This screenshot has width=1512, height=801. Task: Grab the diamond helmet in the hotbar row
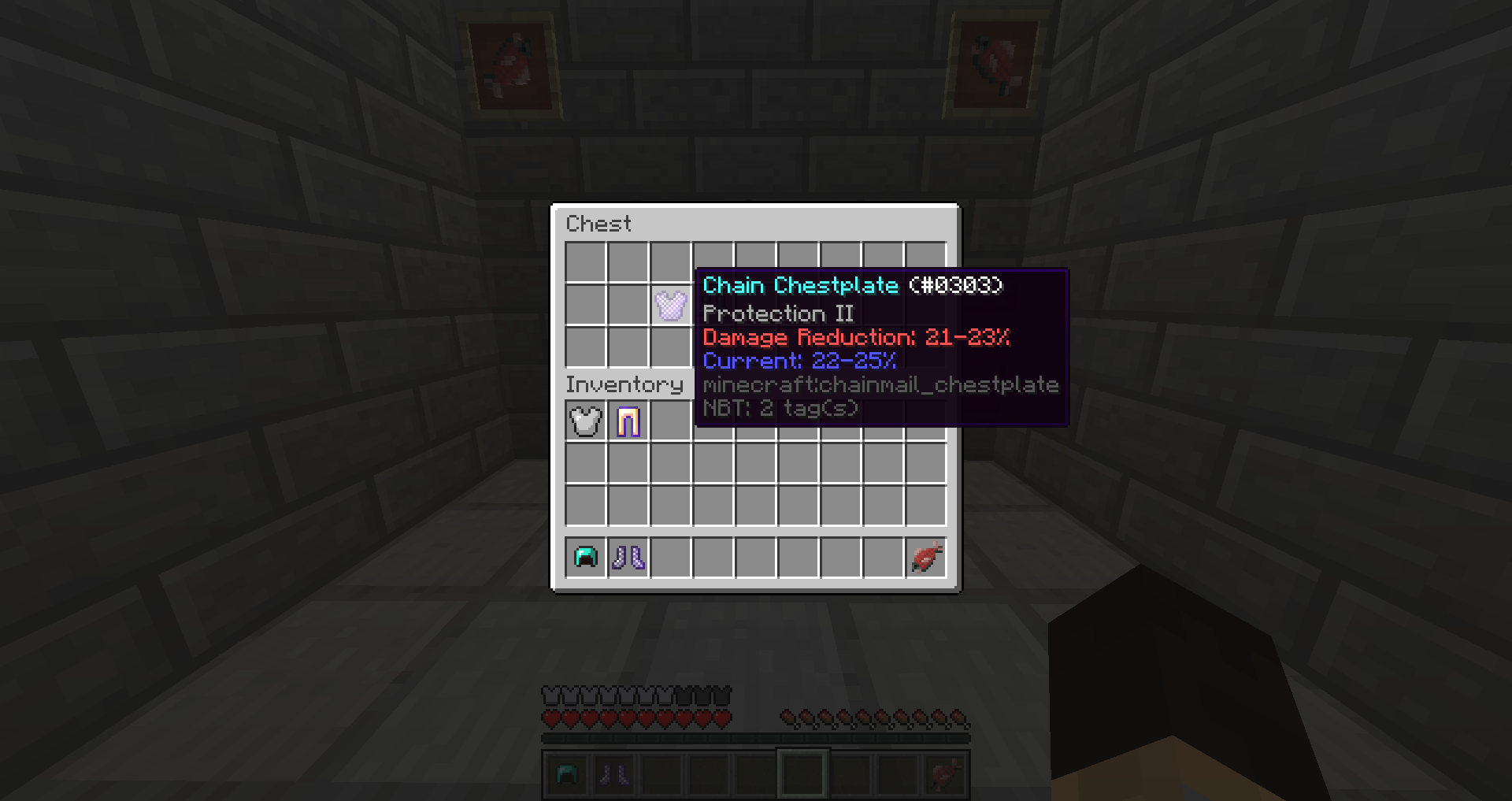(x=584, y=558)
